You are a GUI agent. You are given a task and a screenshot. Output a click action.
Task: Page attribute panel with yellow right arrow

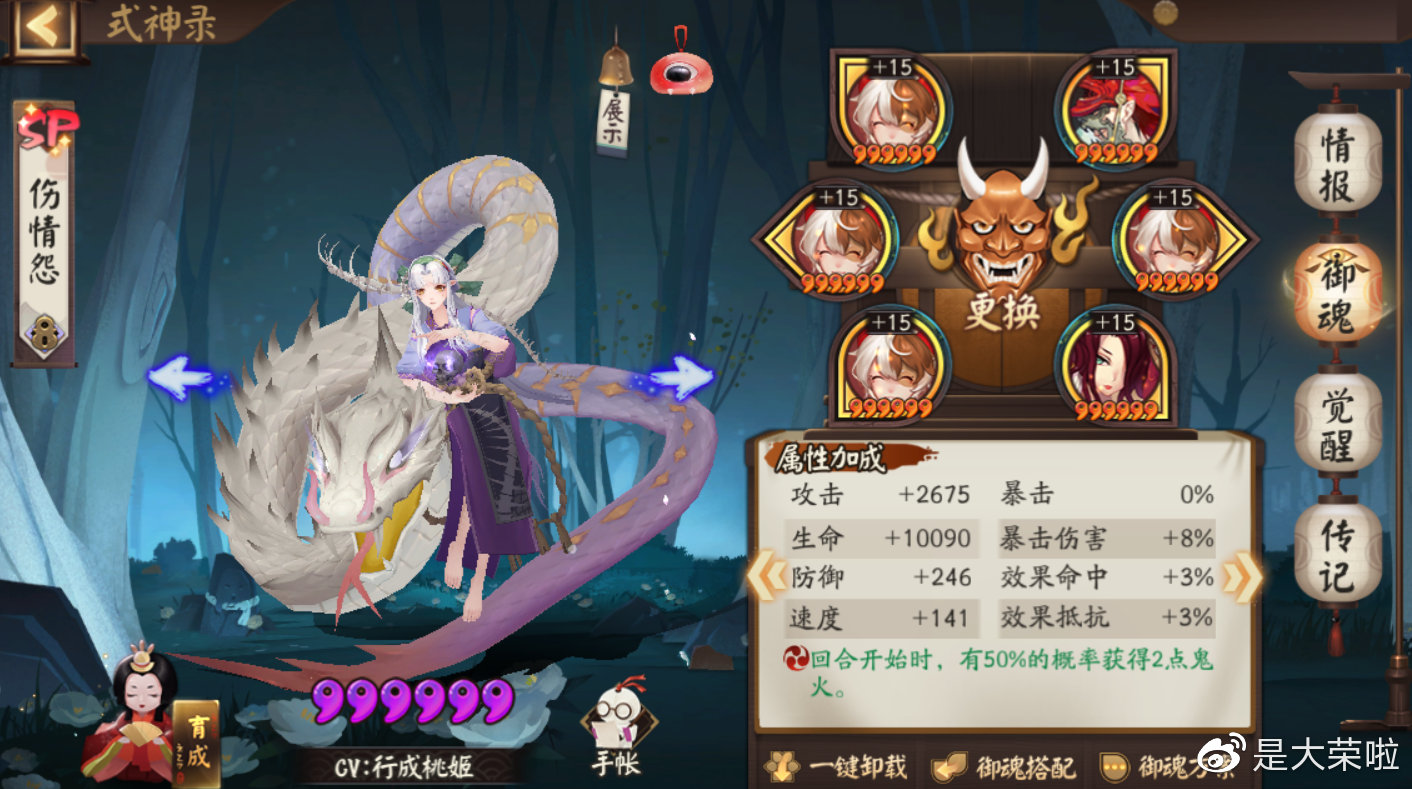1241,577
